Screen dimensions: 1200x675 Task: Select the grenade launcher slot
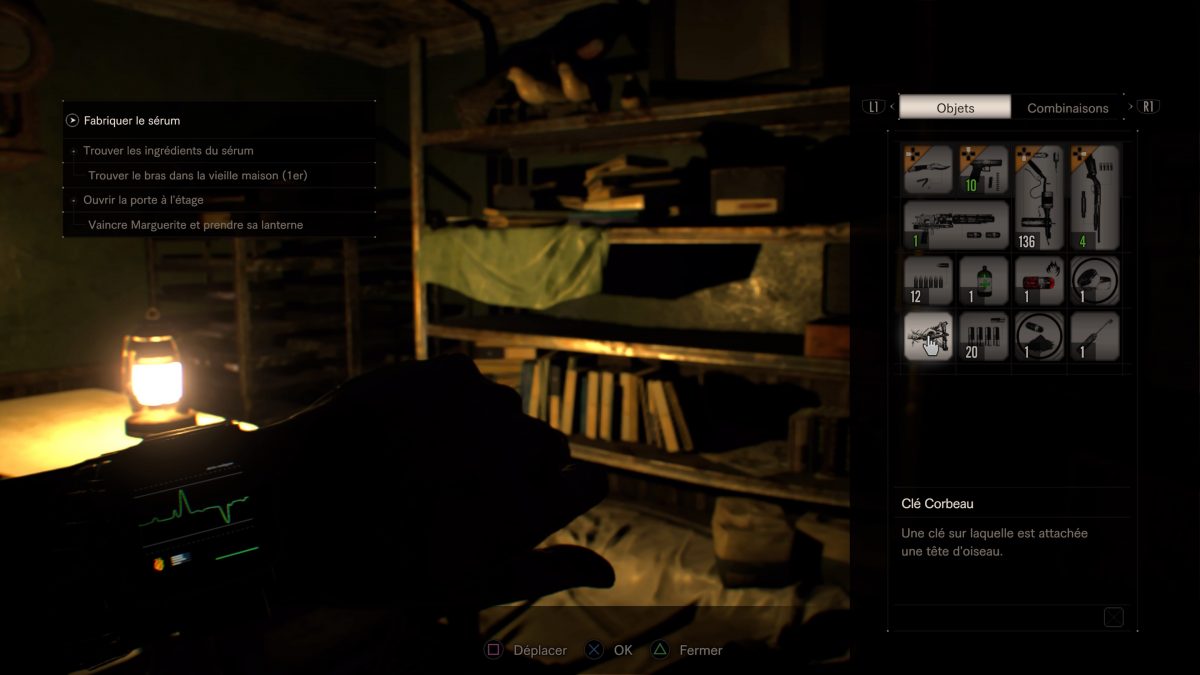tap(956, 225)
